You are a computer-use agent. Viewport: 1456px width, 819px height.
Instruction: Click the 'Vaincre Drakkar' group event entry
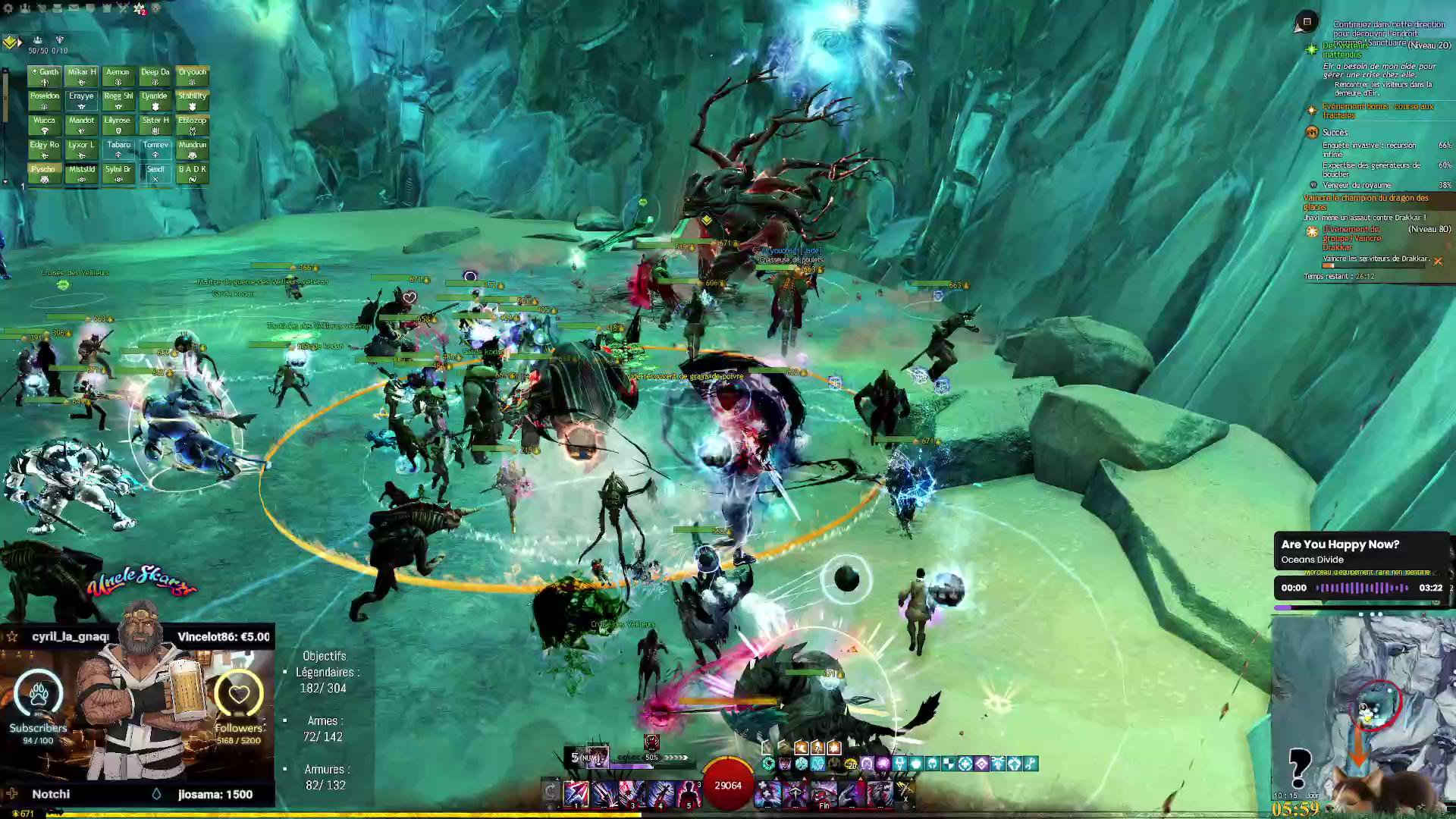(1352, 238)
